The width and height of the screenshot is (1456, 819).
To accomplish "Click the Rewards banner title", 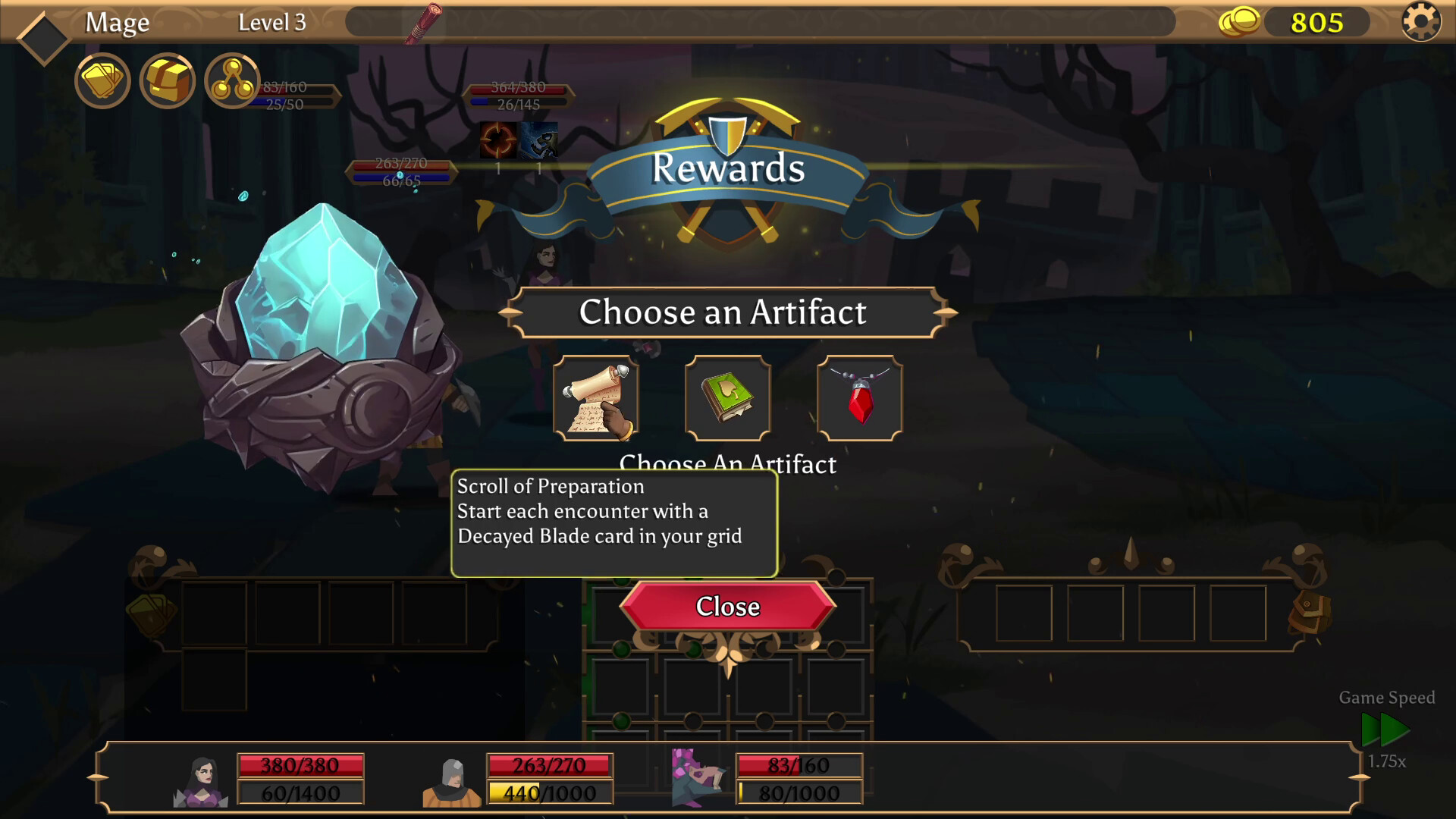I will [x=730, y=168].
